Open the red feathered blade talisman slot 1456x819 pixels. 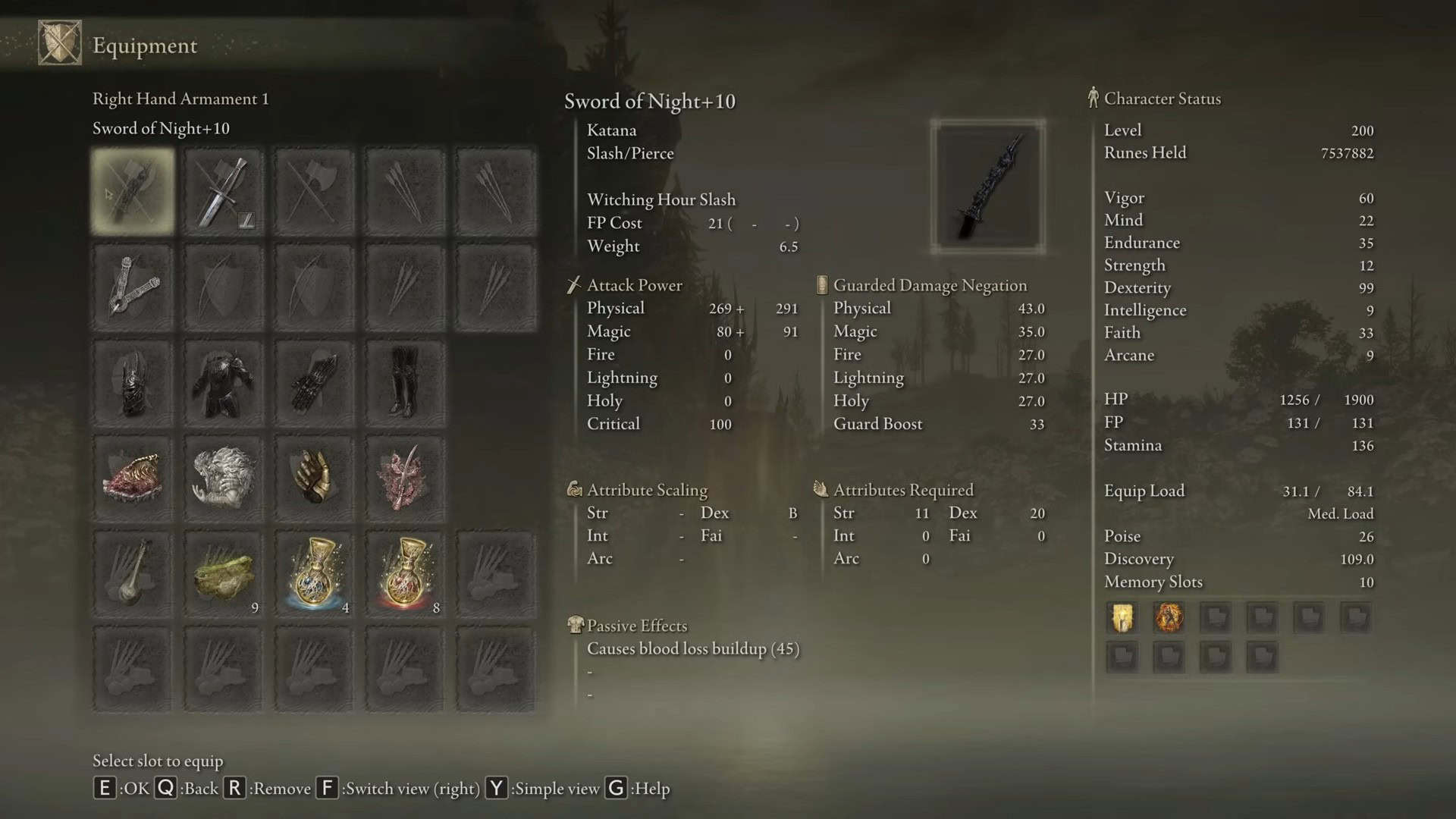[x=405, y=479]
